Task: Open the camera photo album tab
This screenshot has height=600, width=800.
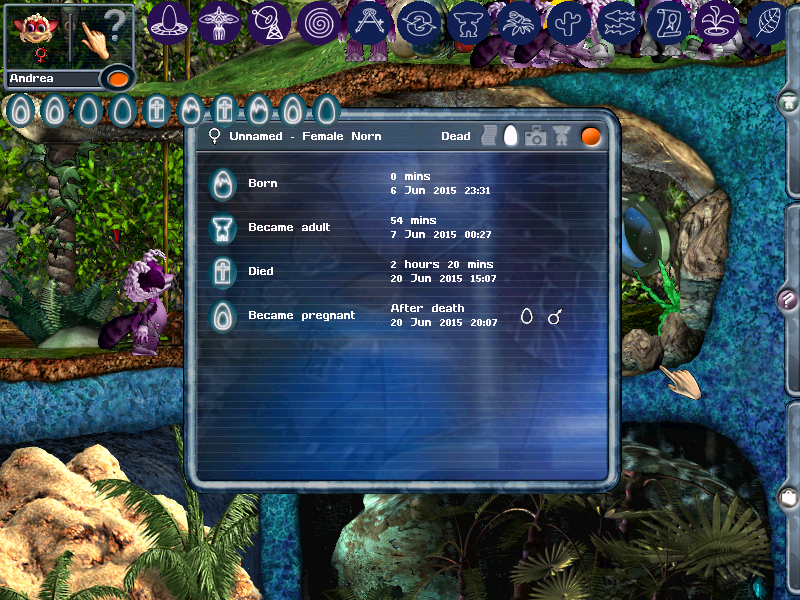Action: click(536, 136)
